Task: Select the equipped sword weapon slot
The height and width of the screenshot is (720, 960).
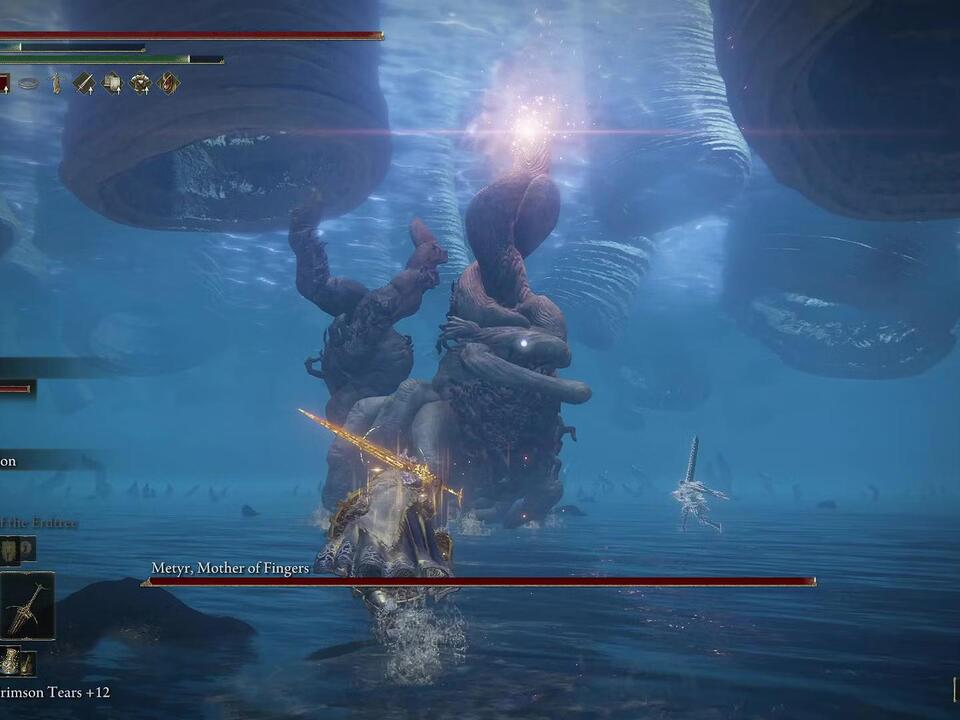Action: [x=27, y=606]
